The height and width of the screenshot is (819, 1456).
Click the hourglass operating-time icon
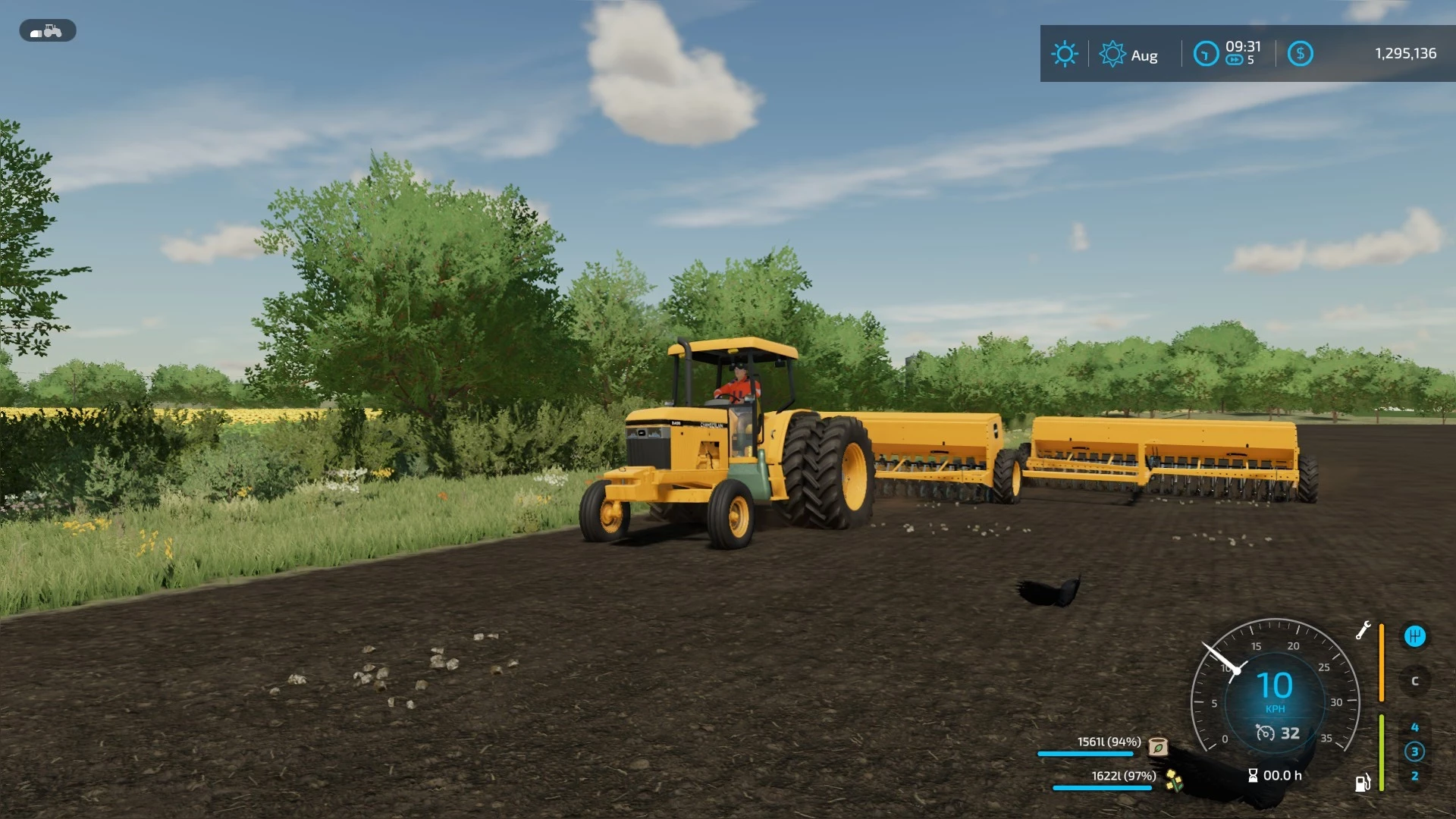click(x=1252, y=776)
